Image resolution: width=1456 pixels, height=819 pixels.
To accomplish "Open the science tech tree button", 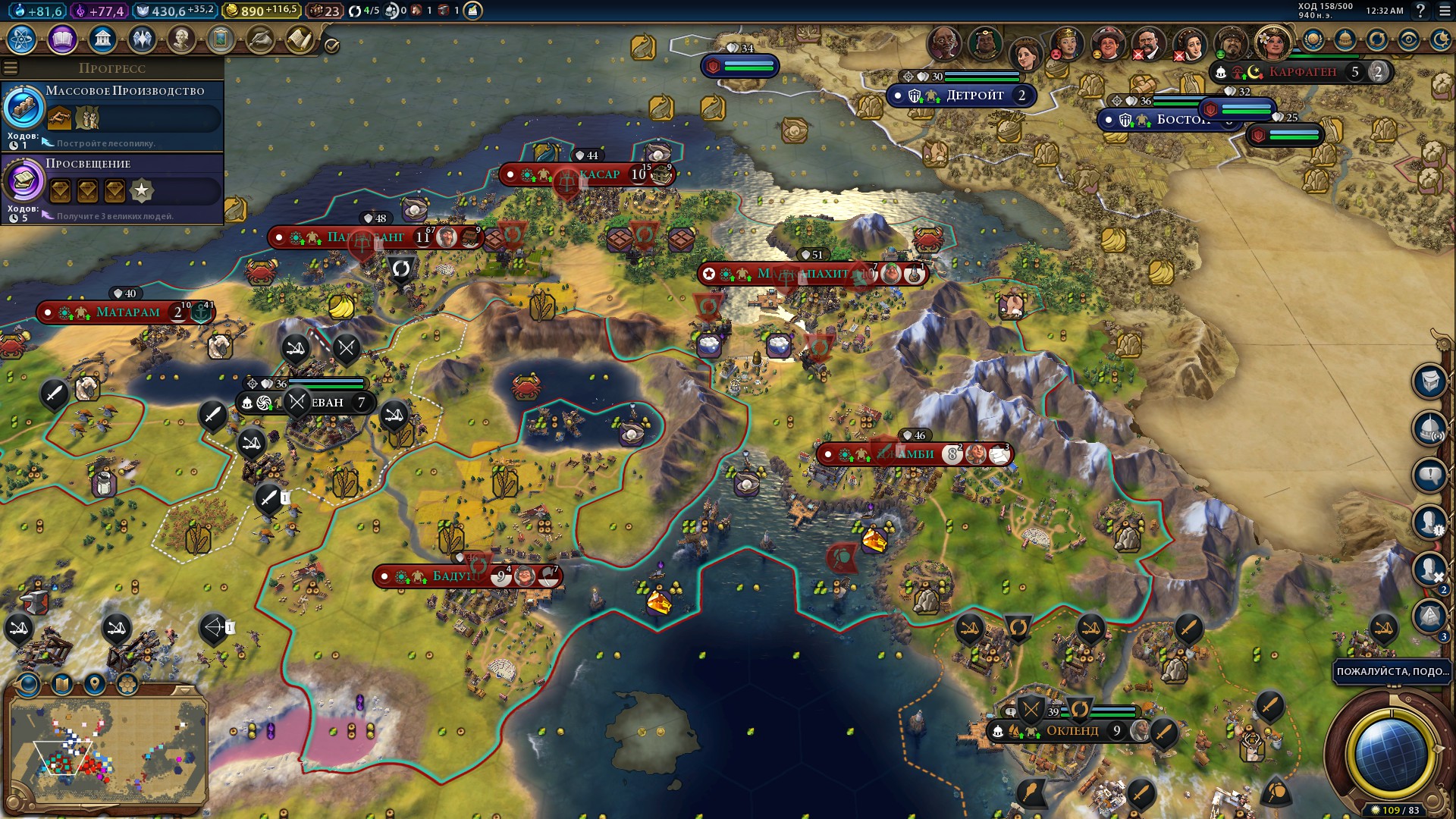I will [22, 39].
